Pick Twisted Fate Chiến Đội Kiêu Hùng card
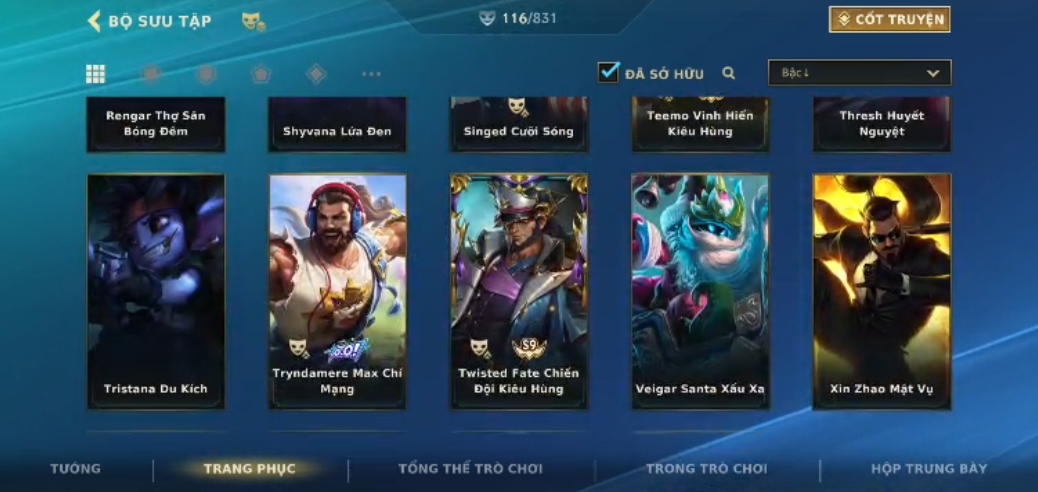 pos(519,291)
